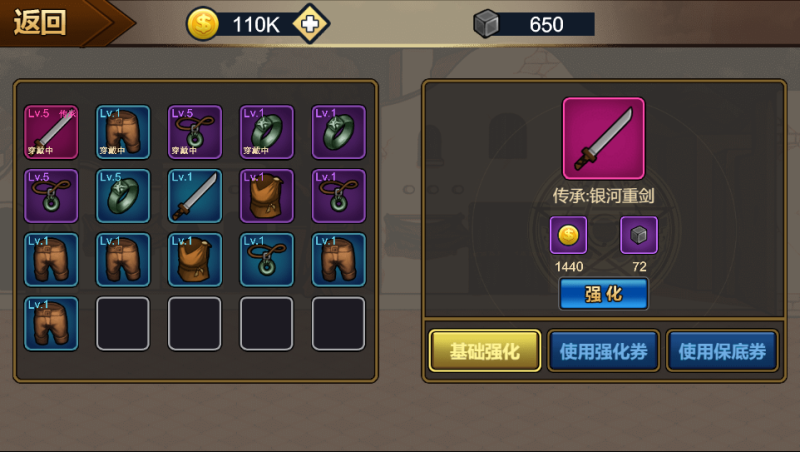Click the blue 强化 enhance button

click(x=603, y=294)
